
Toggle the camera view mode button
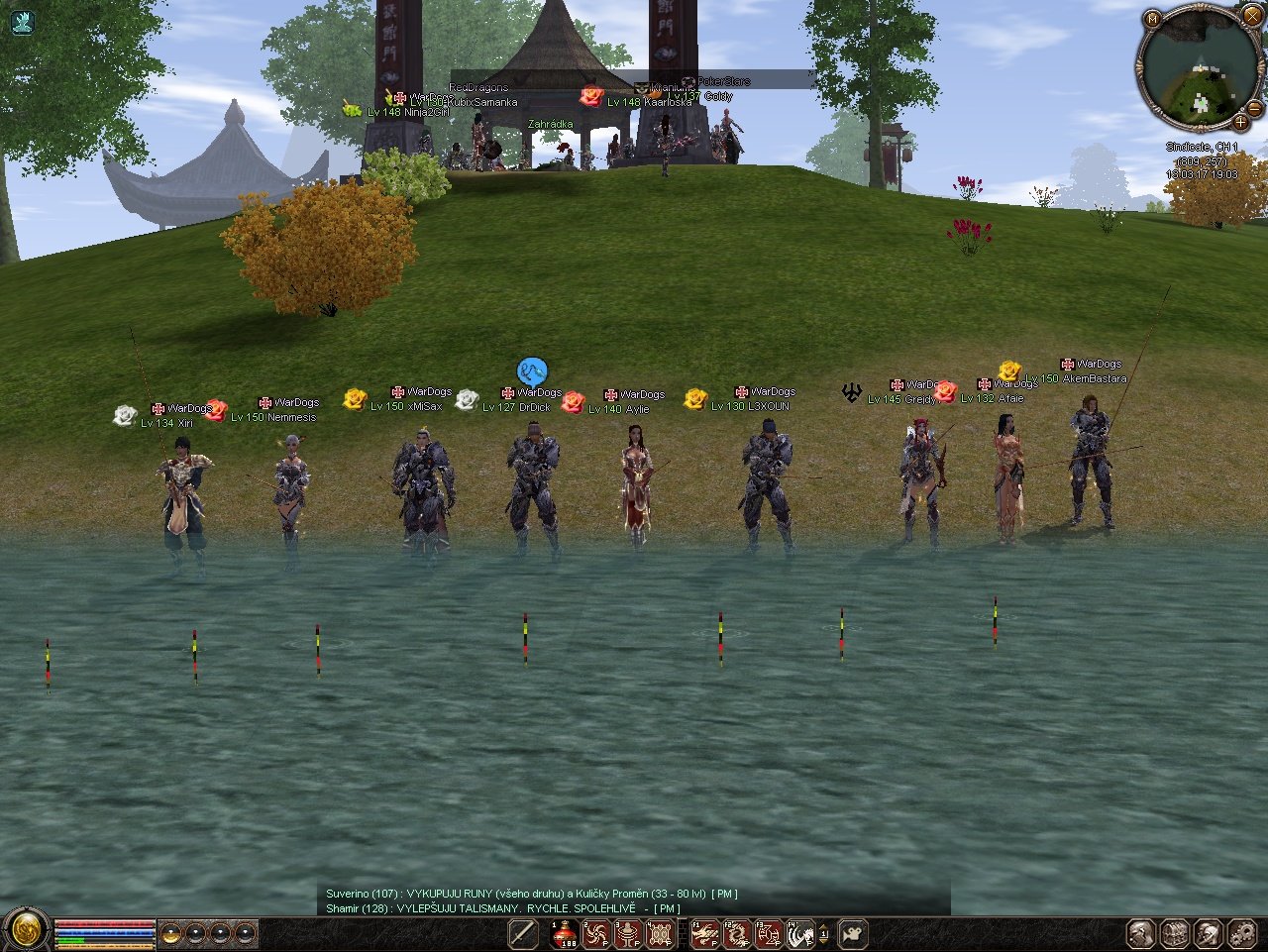tap(853, 933)
